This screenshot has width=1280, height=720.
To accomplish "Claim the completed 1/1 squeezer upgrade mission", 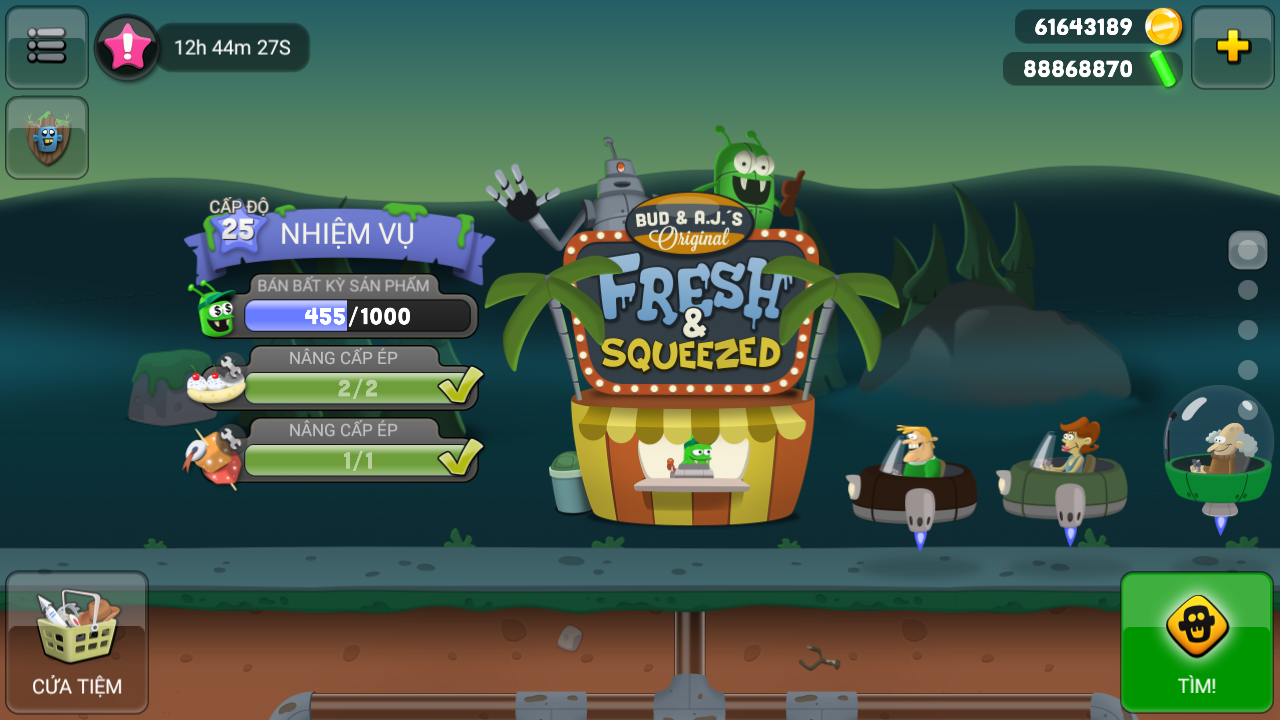I will [x=357, y=459].
